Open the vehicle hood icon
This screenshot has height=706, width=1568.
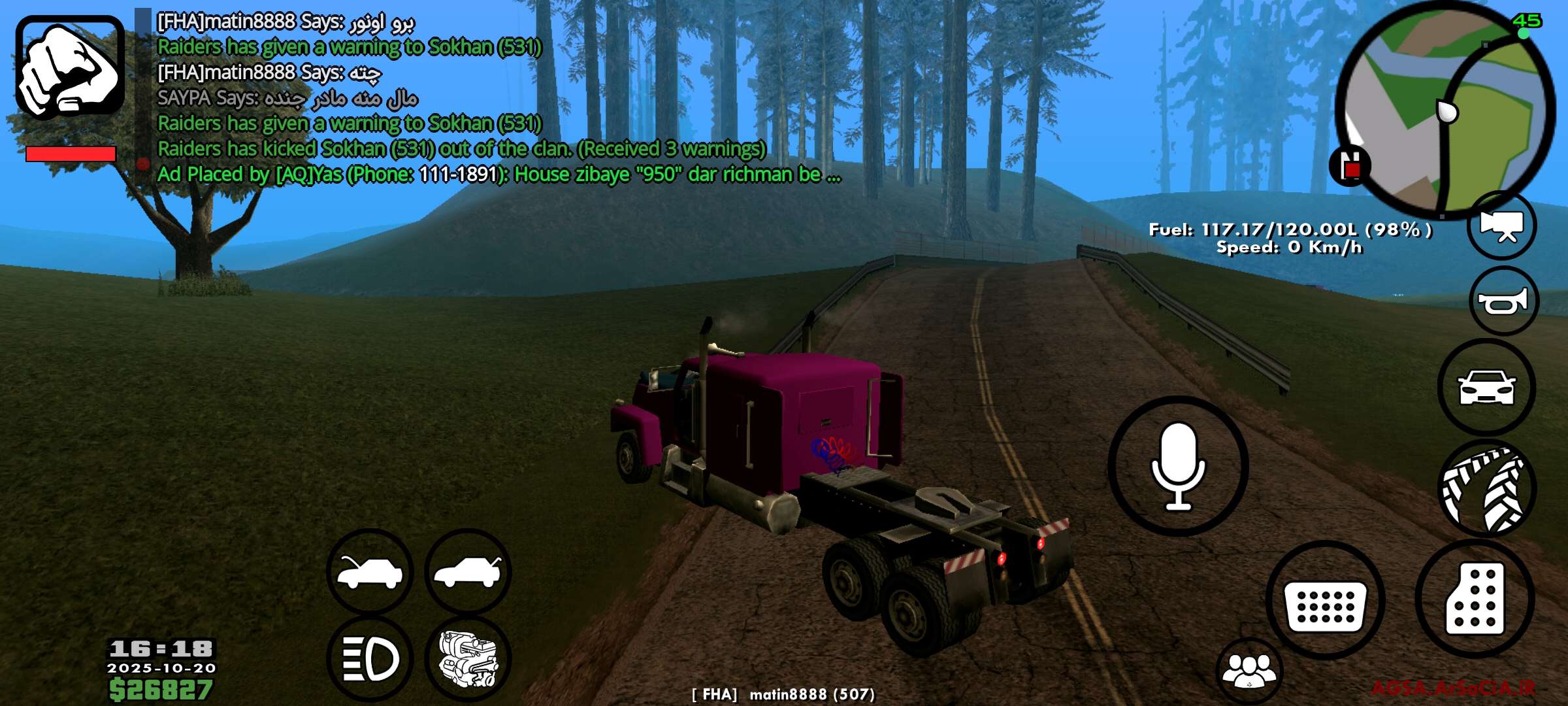click(x=369, y=574)
